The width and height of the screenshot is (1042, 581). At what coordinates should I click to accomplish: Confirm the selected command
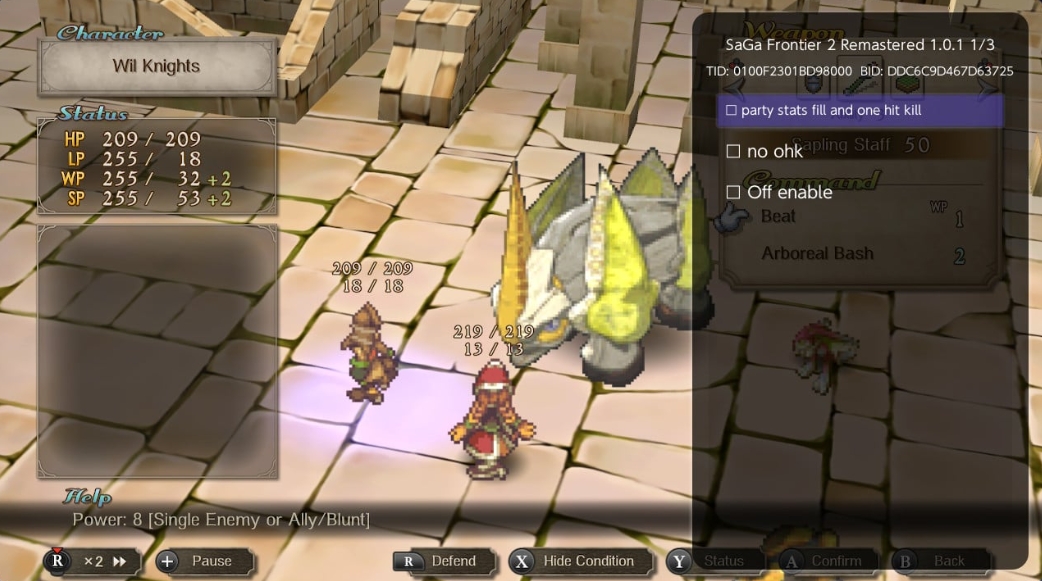pyautogui.click(x=827, y=561)
